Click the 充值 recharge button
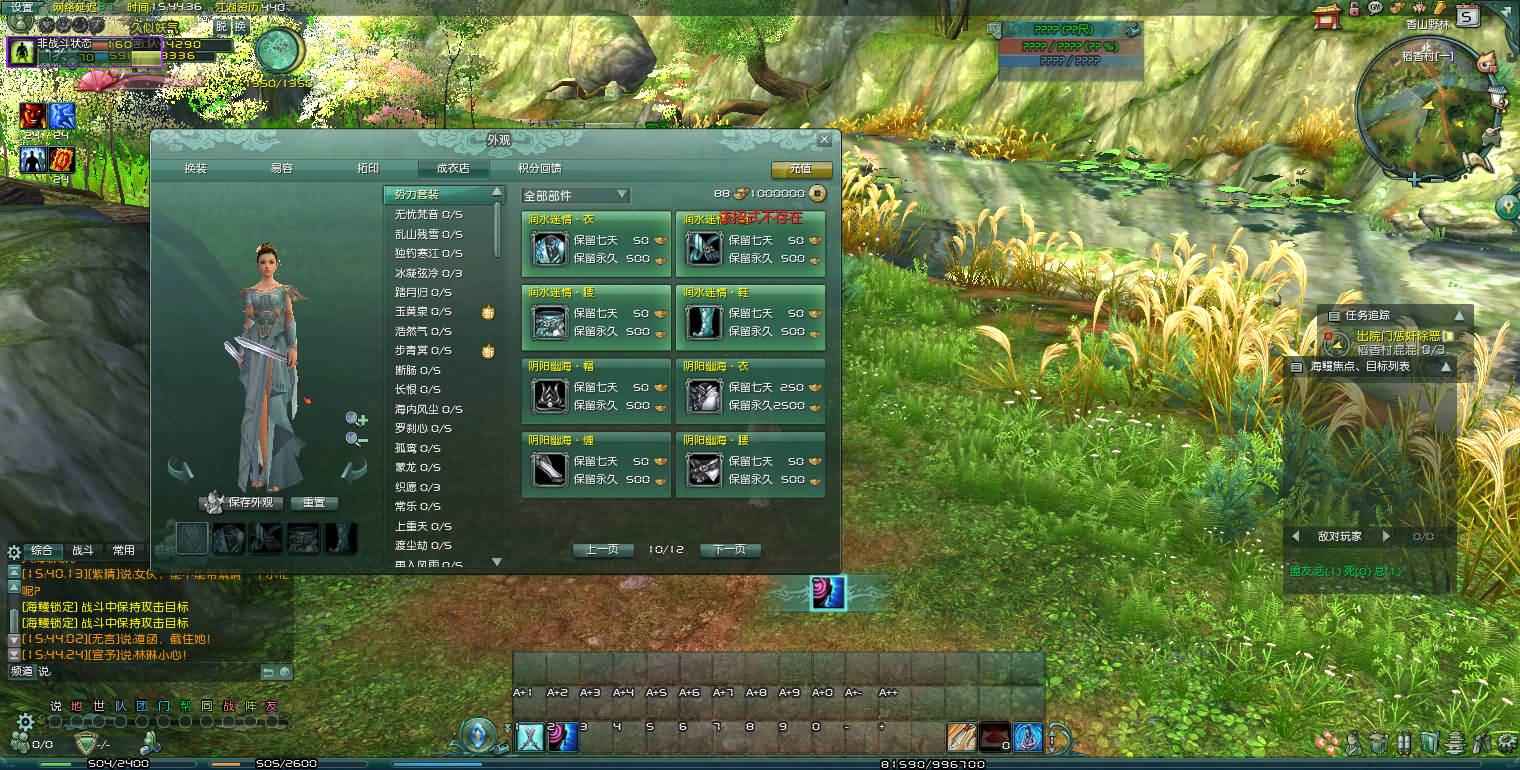This screenshot has height=770, width=1520. point(800,170)
